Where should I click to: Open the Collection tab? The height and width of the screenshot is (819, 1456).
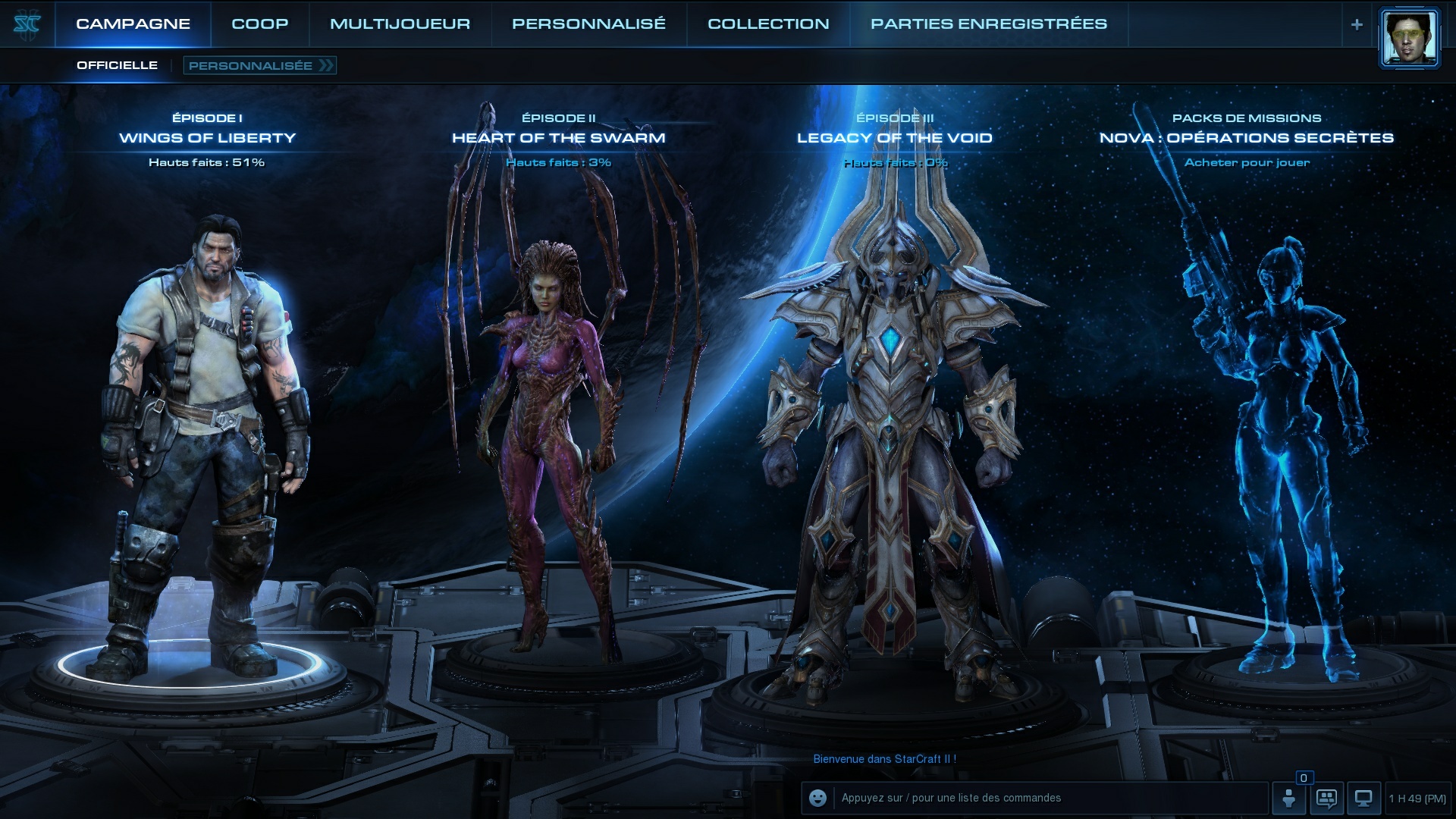point(768,24)
